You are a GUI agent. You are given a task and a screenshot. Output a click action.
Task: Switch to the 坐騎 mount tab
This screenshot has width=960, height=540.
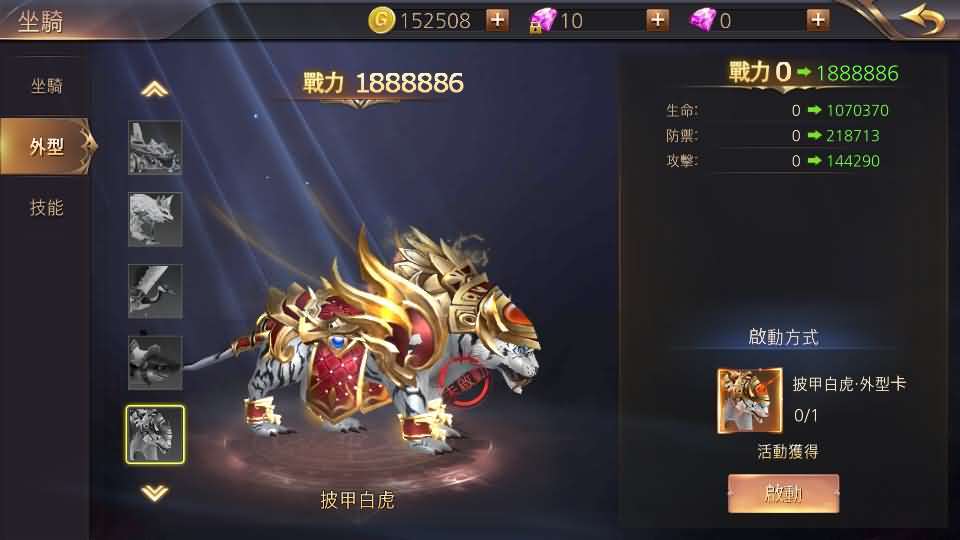point(46,86)
